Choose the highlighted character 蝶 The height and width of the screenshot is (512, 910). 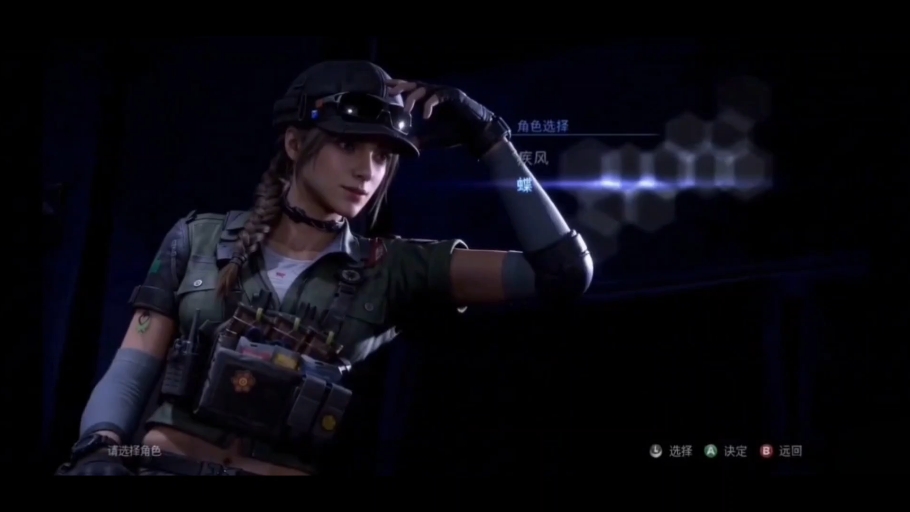coord(525,183)
